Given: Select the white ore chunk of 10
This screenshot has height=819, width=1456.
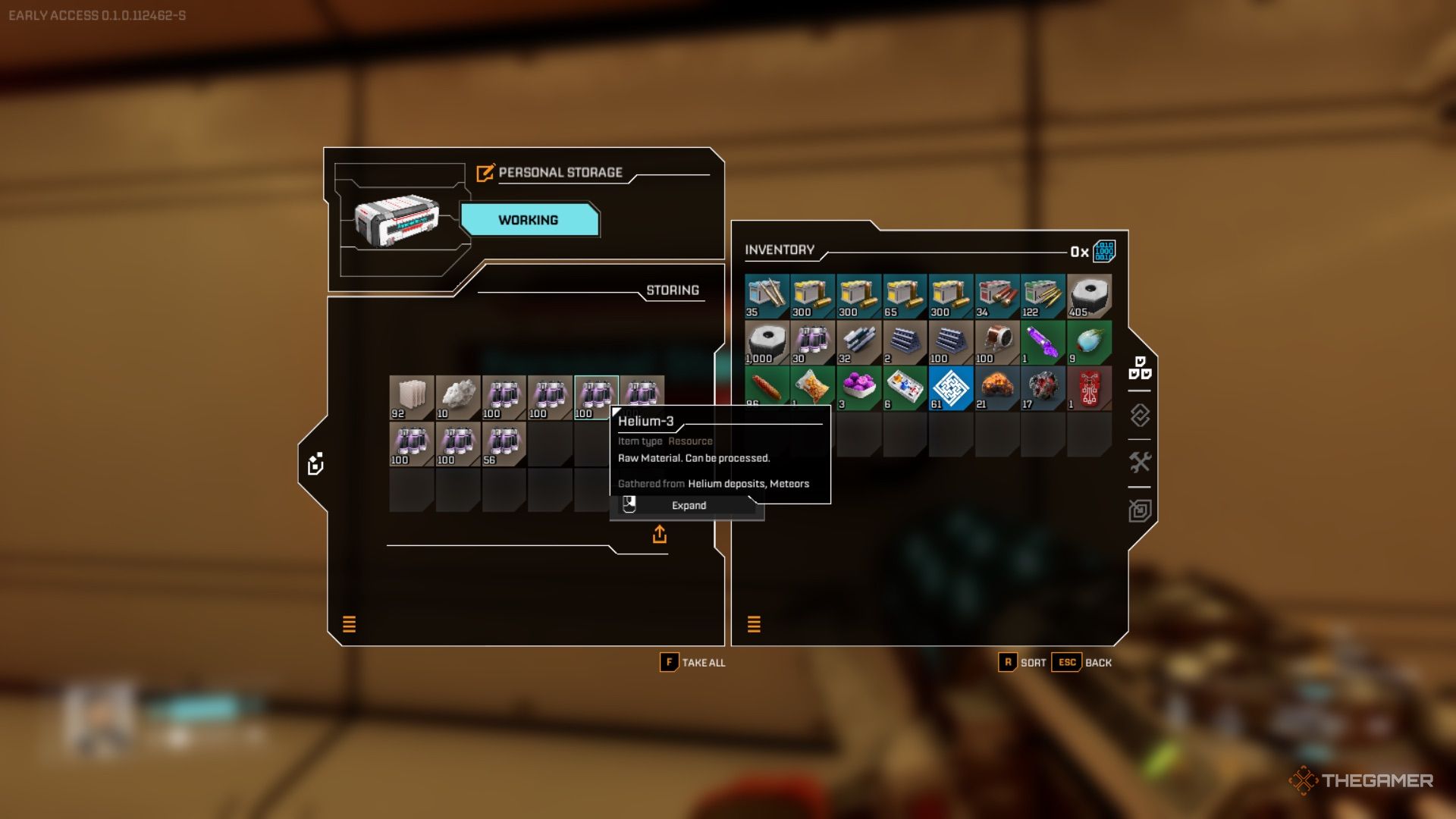Looking at the screenshot, I should [457, 397].
